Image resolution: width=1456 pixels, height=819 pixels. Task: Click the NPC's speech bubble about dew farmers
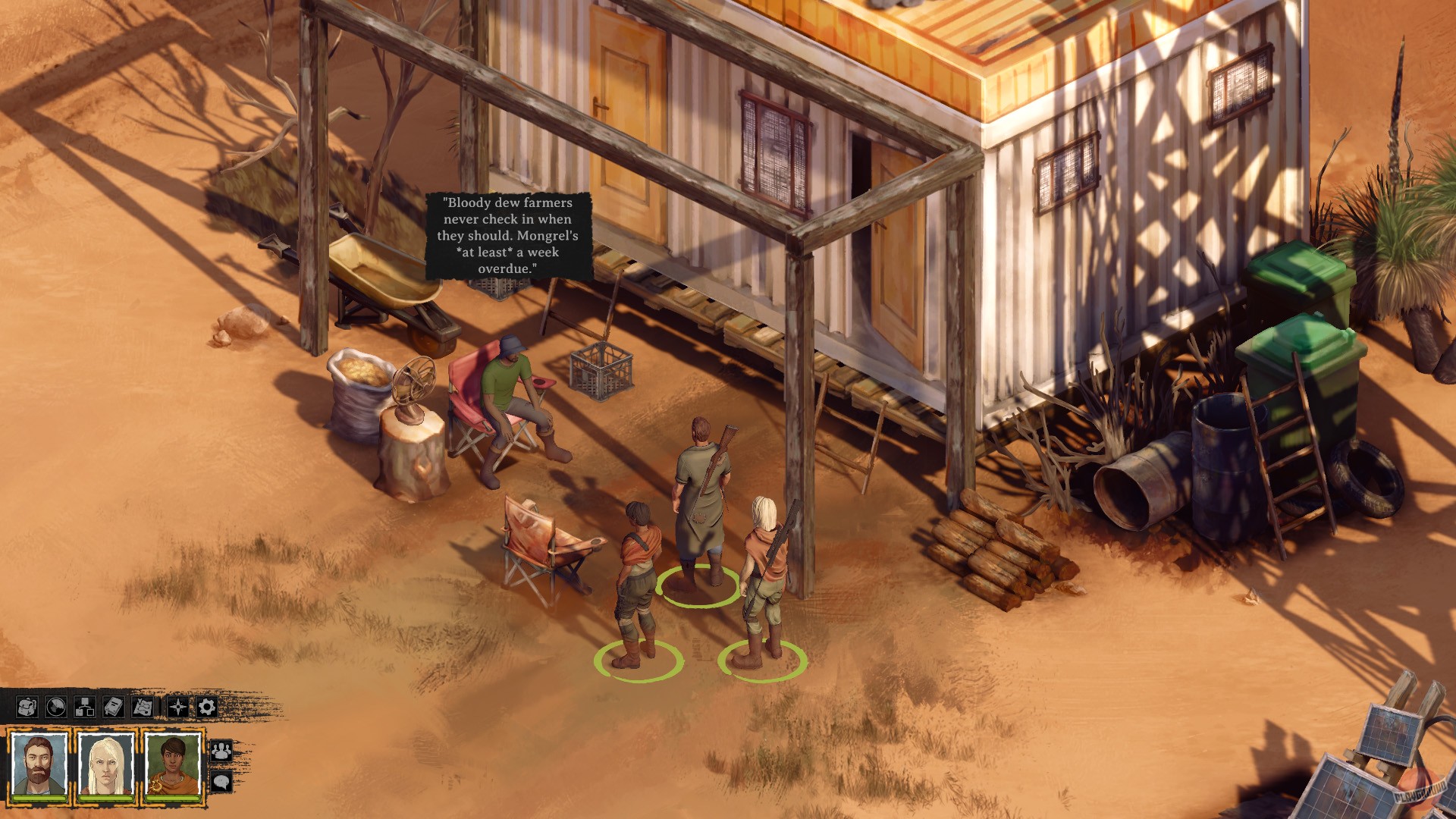[x=510, y=237]
